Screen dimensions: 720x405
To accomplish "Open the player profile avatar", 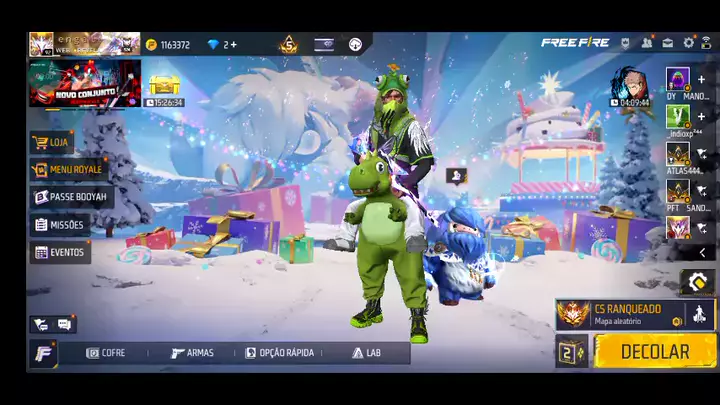I will [x=41, y=44].
